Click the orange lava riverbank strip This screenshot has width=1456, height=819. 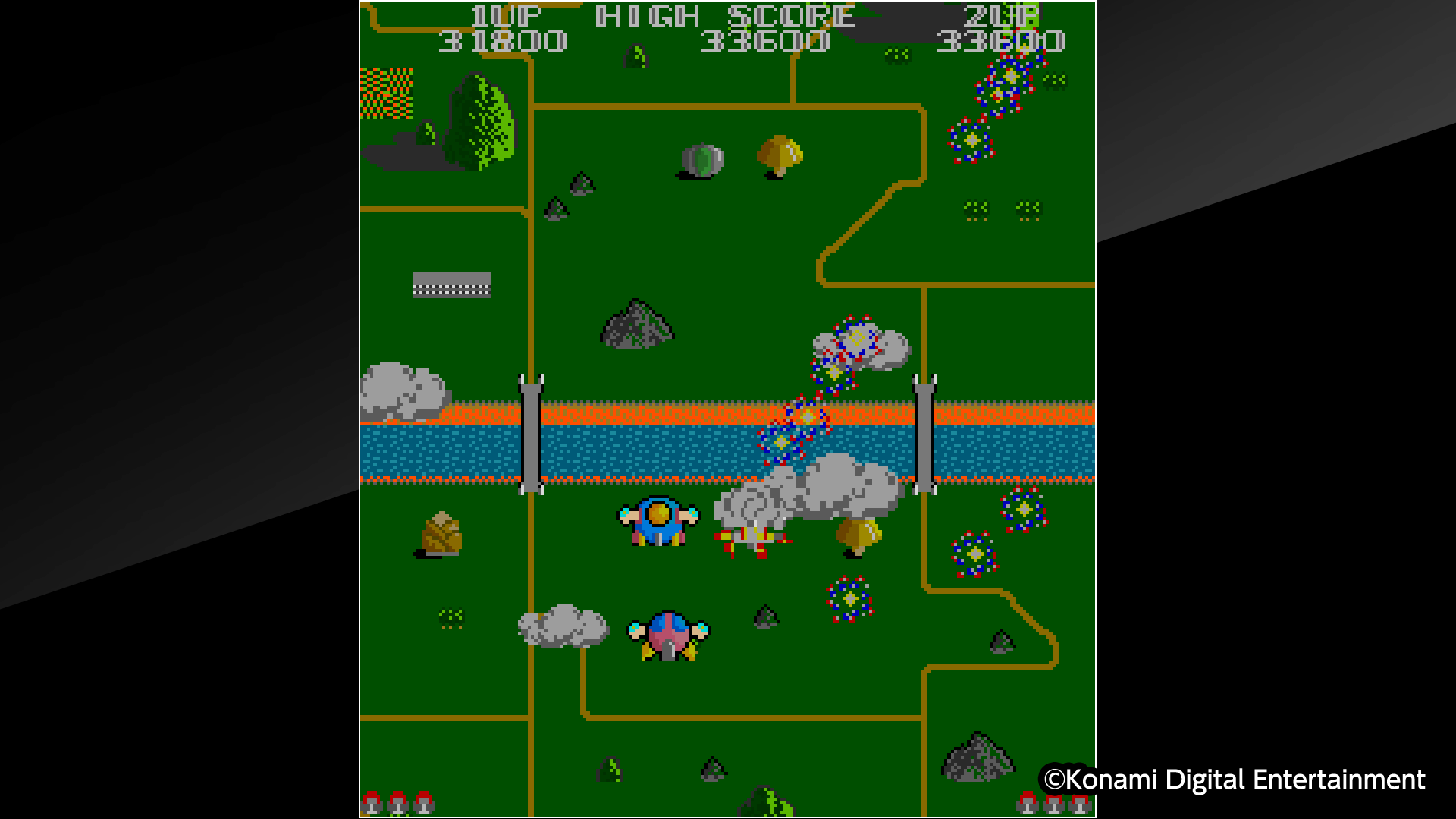pos(645,413)
